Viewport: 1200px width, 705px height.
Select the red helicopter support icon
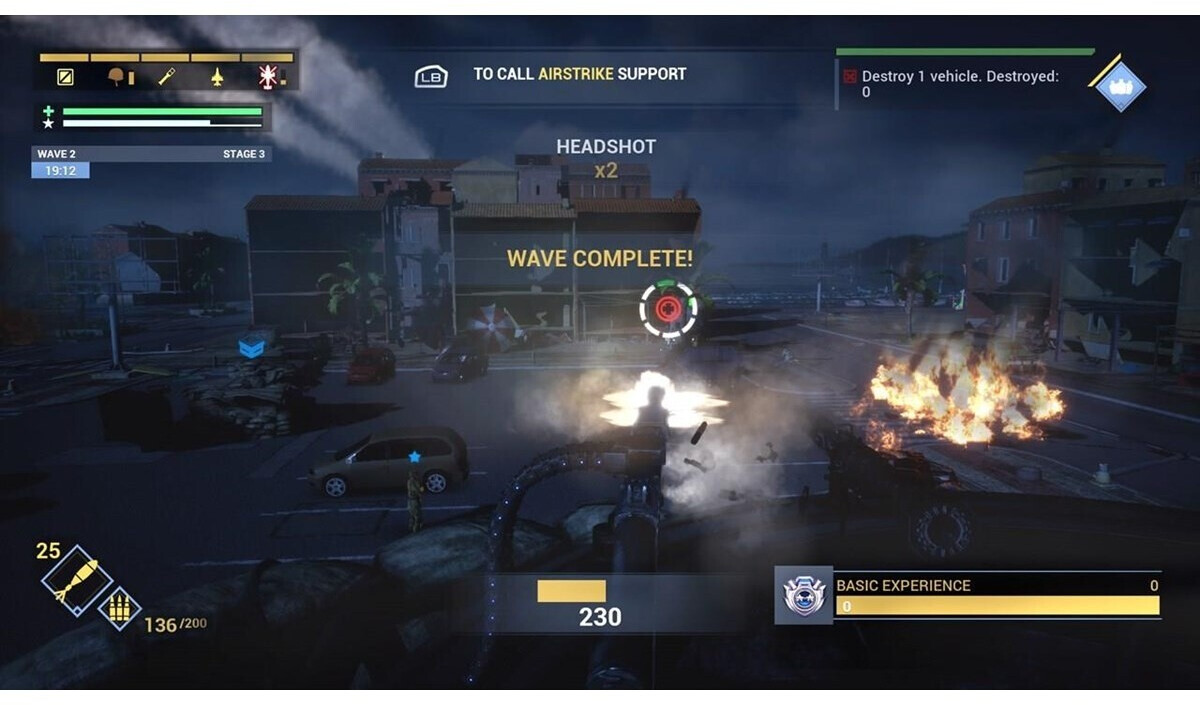point(268,76)
